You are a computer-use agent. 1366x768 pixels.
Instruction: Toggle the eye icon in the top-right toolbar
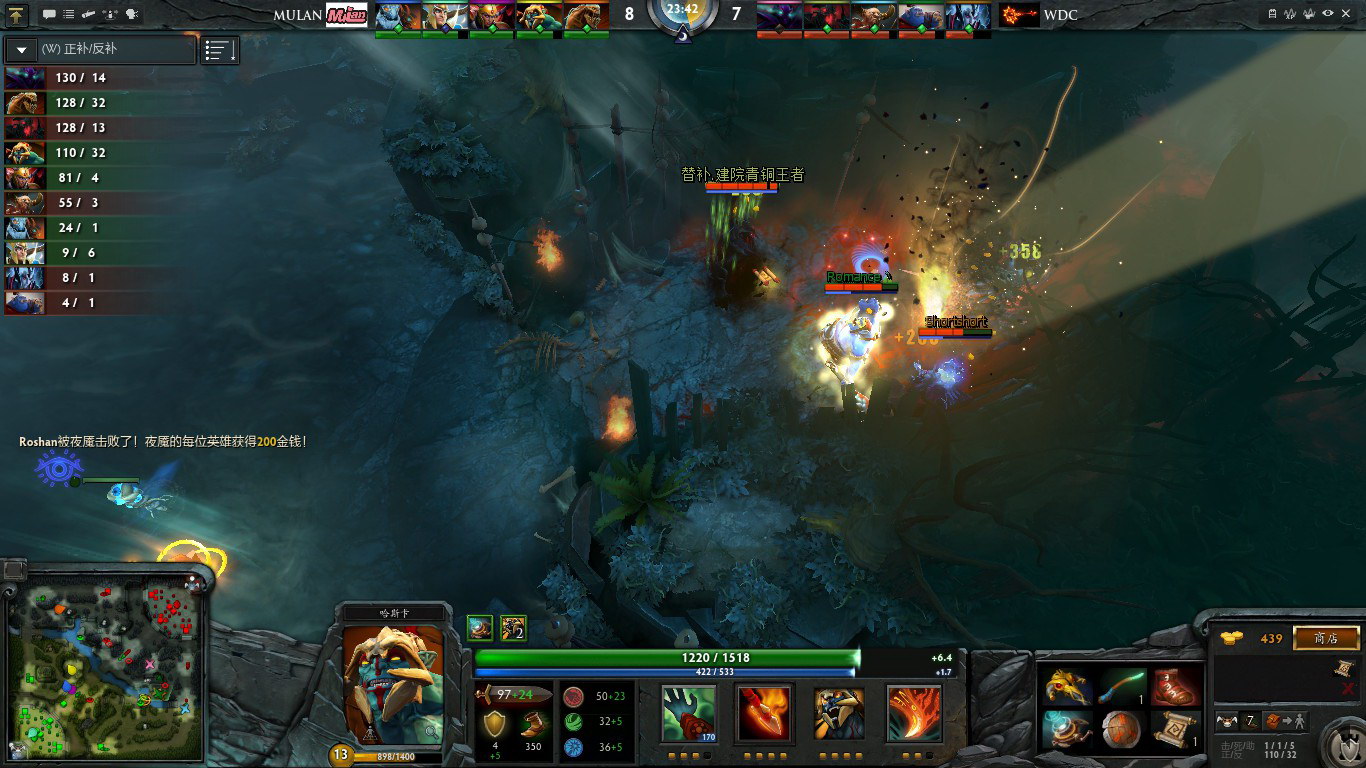tap(1327, 14)
